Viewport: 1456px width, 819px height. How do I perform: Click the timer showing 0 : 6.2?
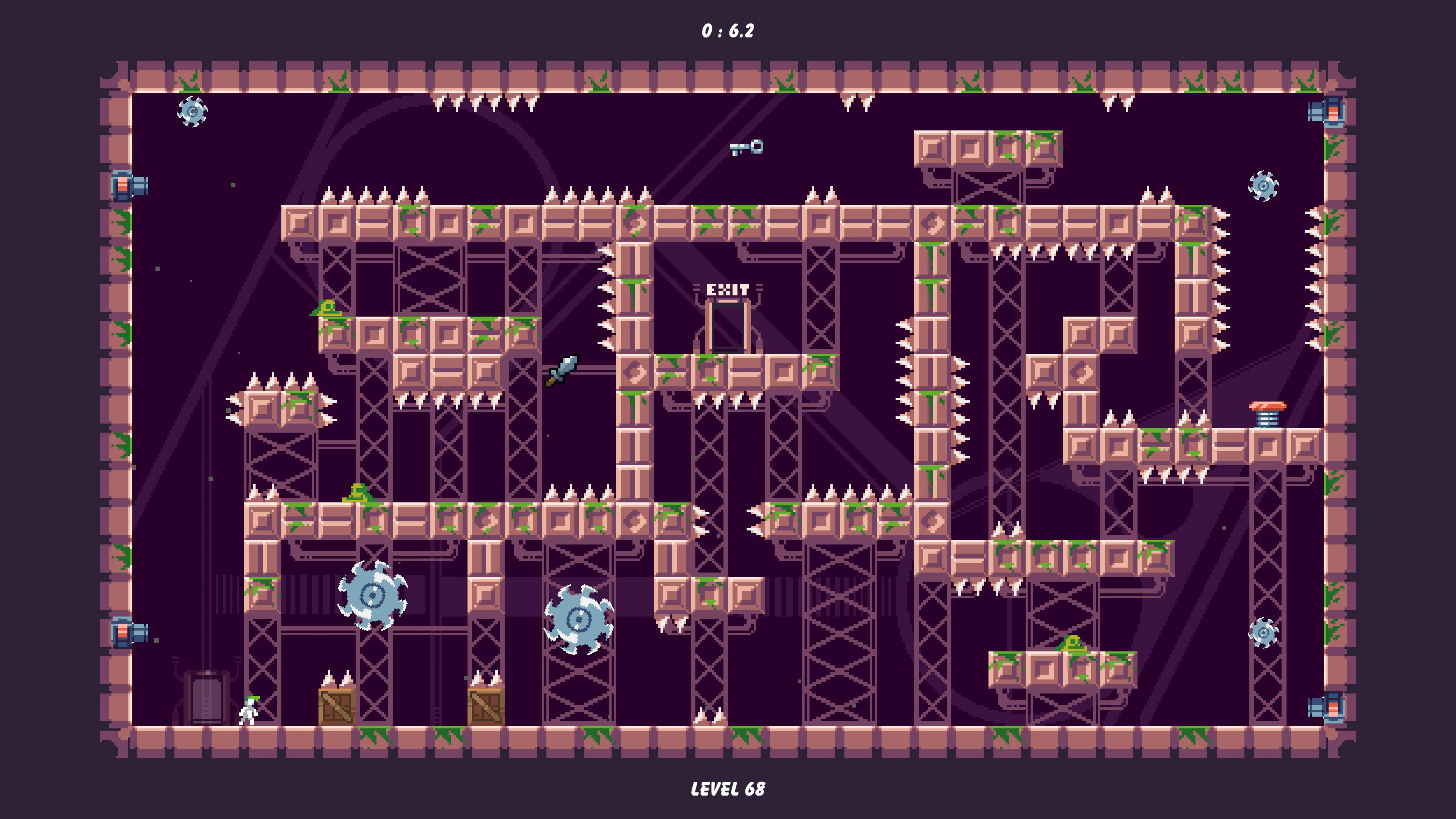728,31
